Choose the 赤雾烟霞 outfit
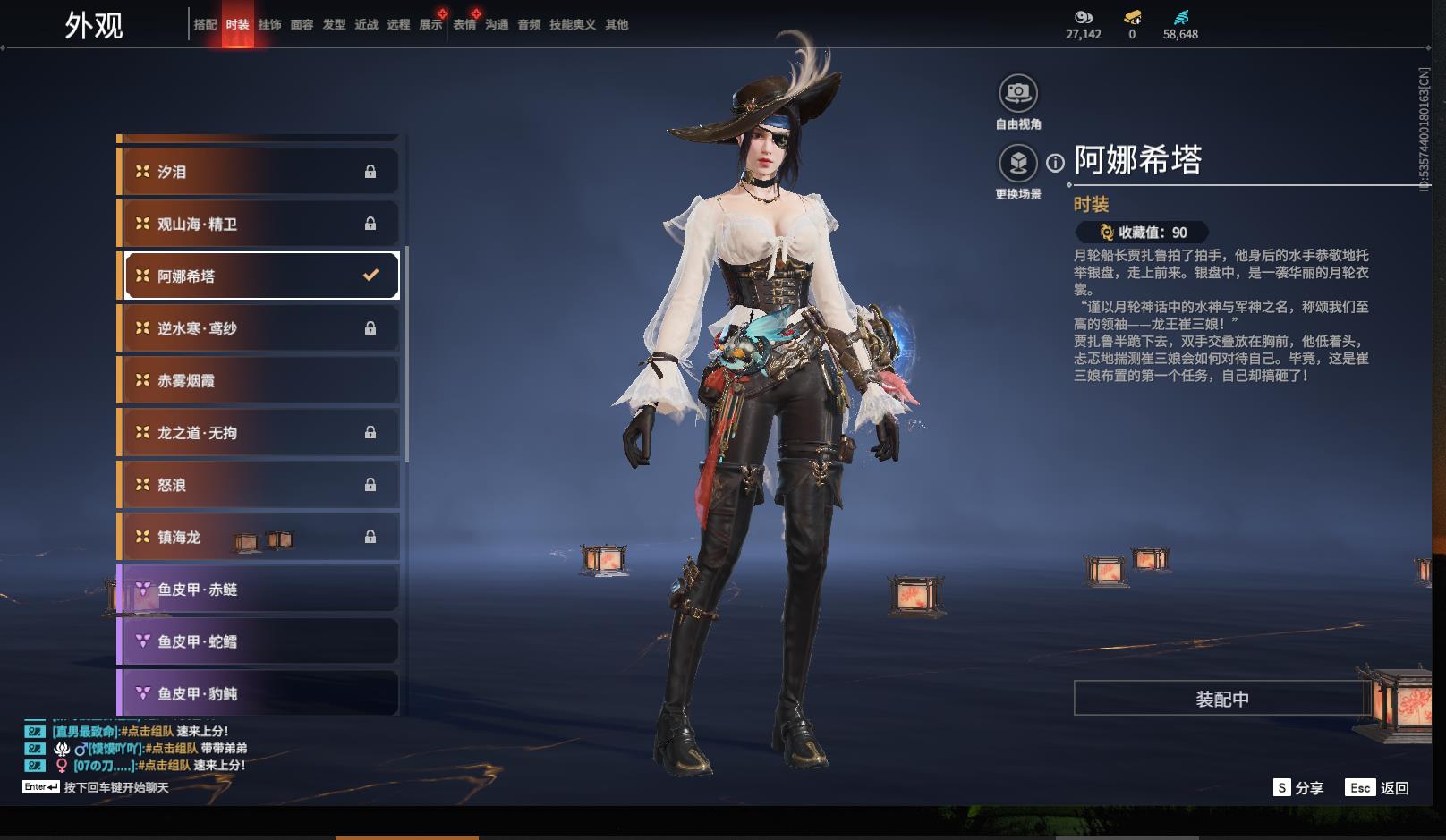 click(x=259, y=380)
